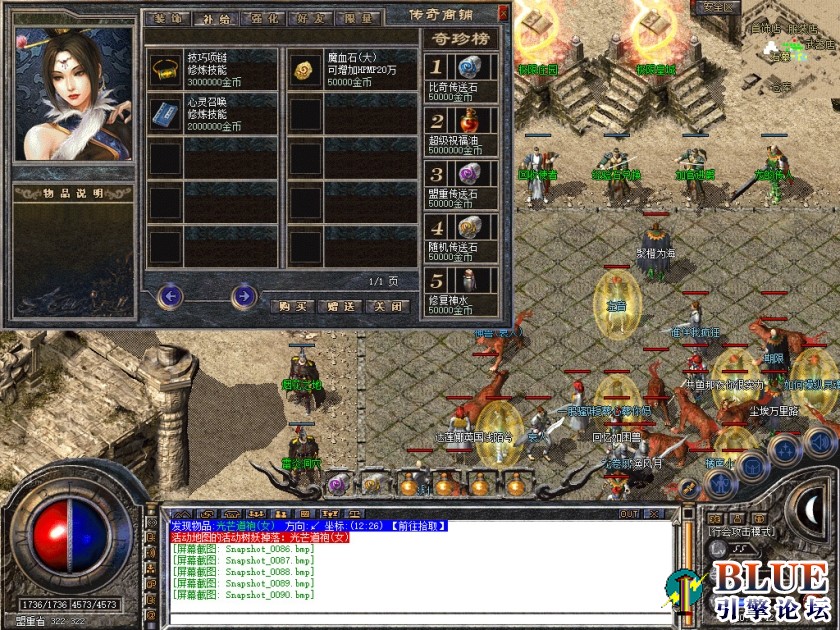Follow the 前往拾取 link in chat
Image resolution: width=840 pixels, height=630 pixels.
[x=419, y=526]
